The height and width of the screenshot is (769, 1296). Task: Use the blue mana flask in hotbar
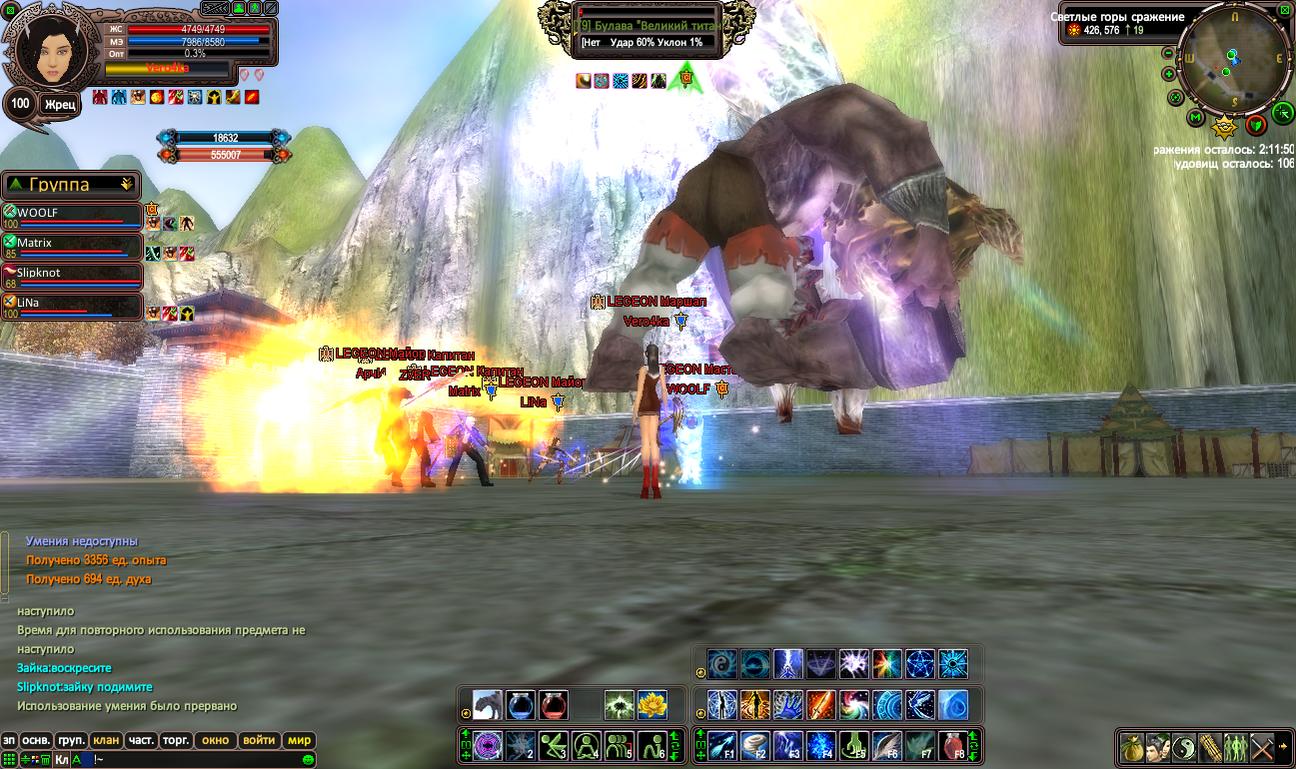point(521,705)
